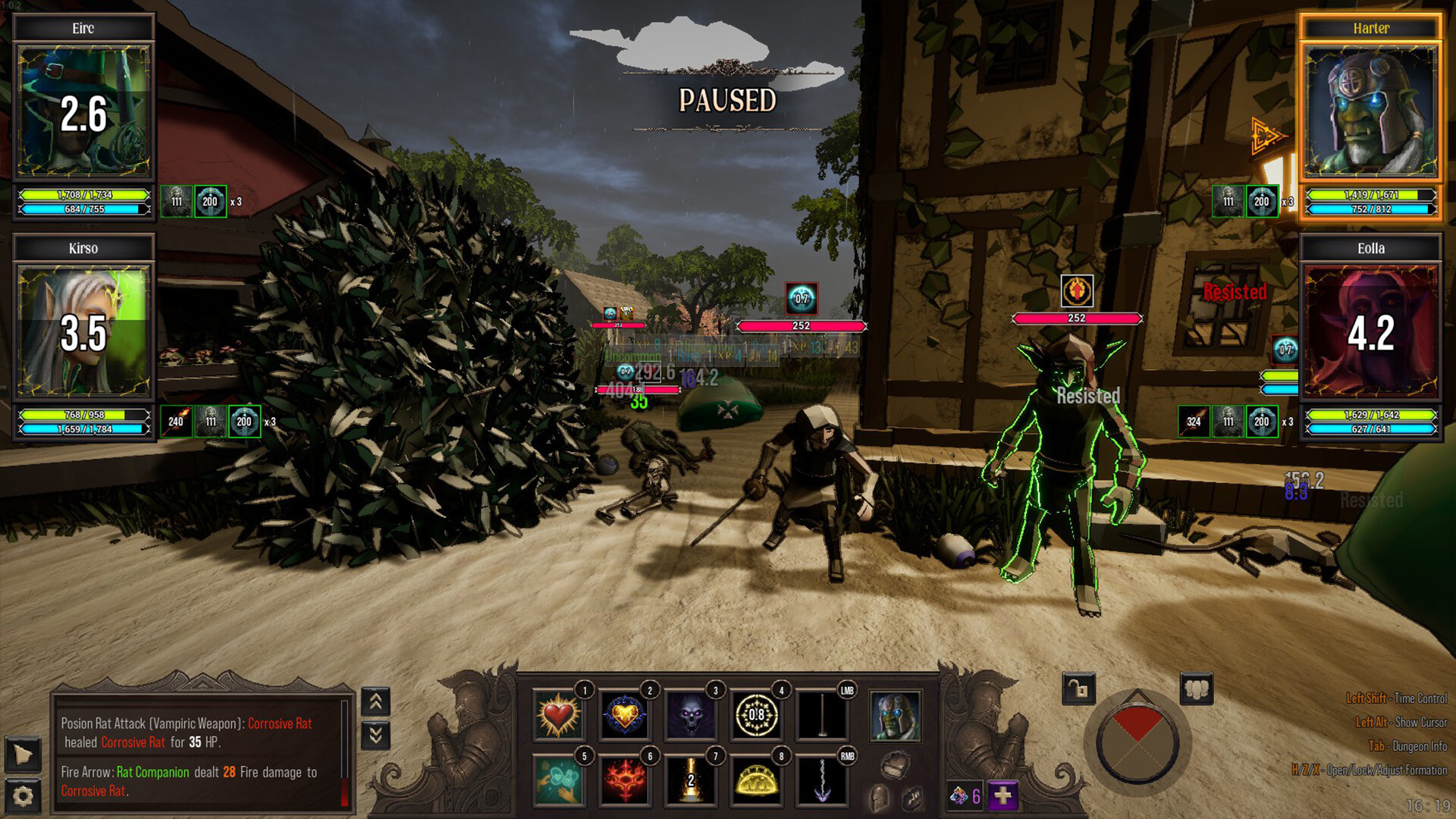Click the golden circle ability on cooldown
Image resolution: width=1456 pixels, height=819 pixels.
pos(756,715)
